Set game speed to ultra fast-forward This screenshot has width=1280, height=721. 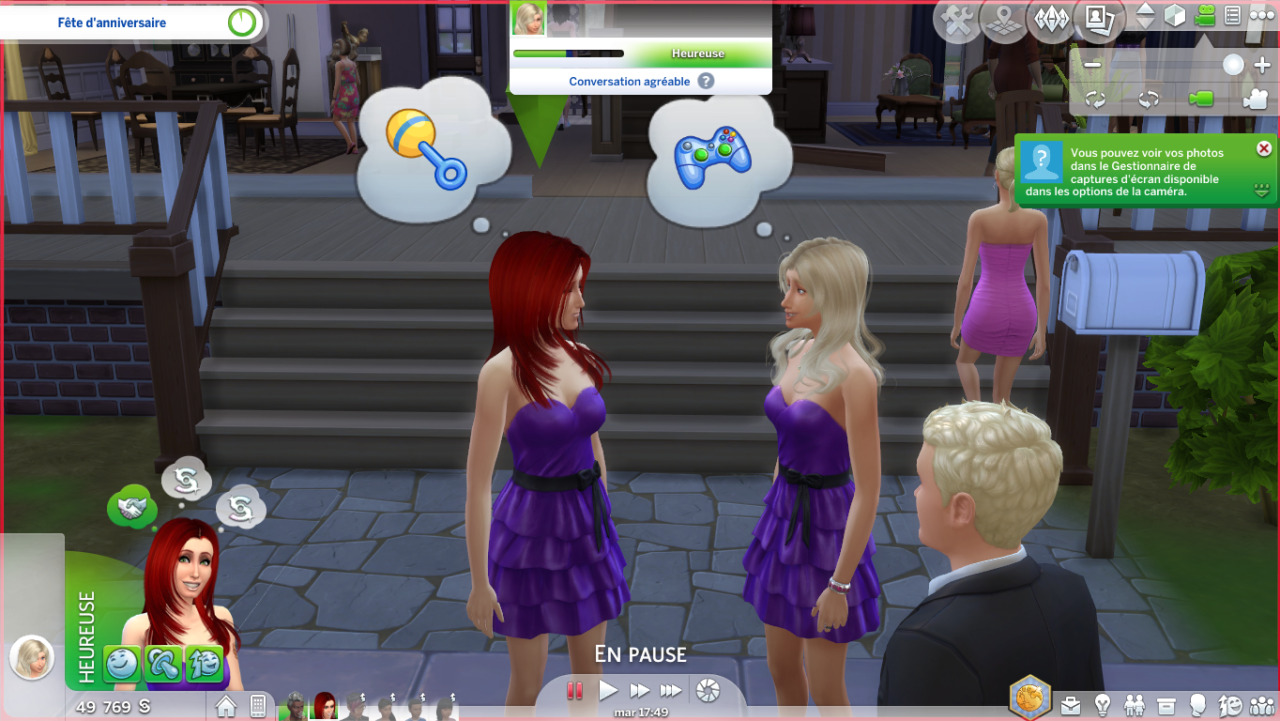coord(671,690)
